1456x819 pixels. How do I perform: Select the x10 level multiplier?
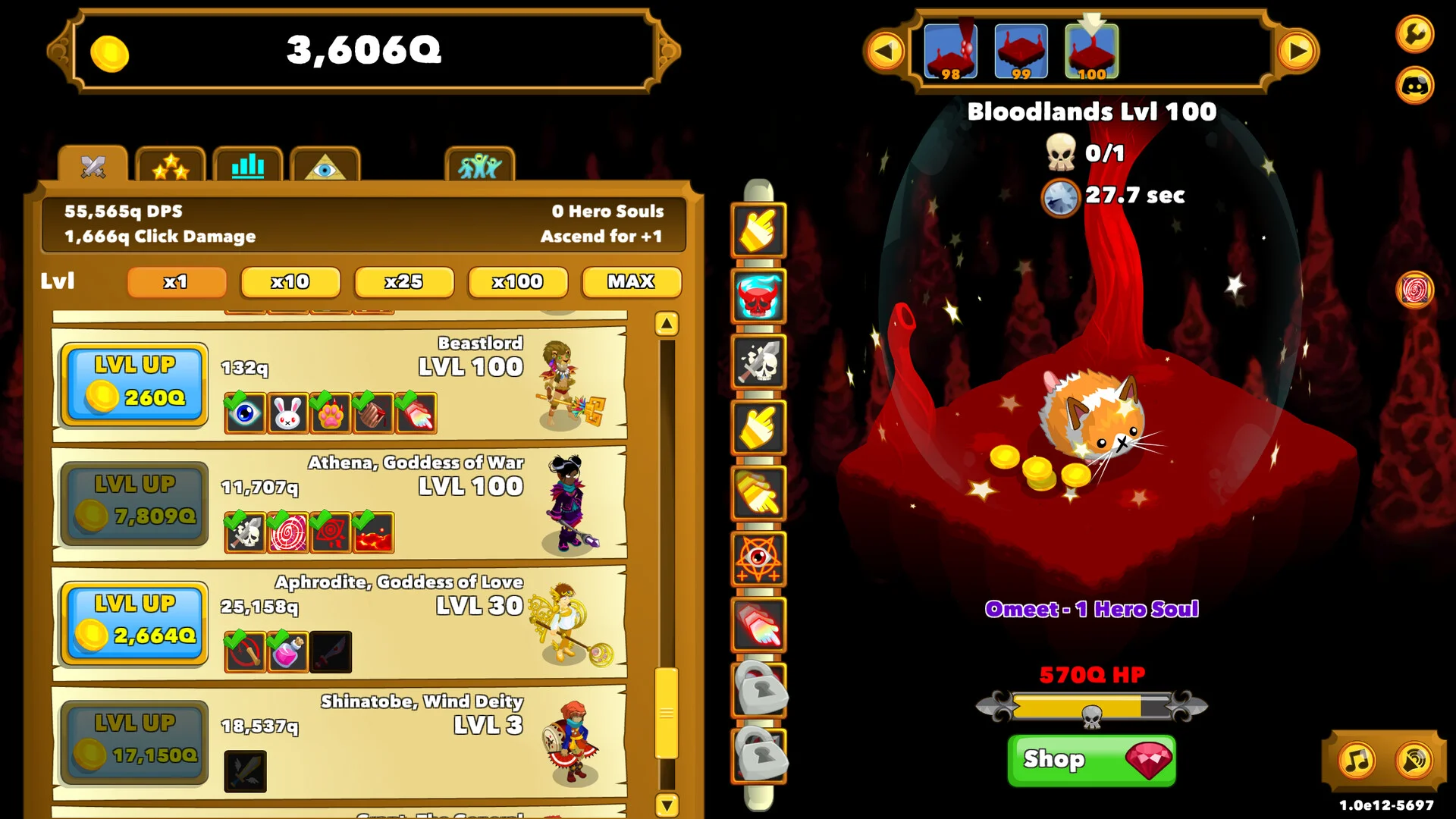(x=290, y=282)
